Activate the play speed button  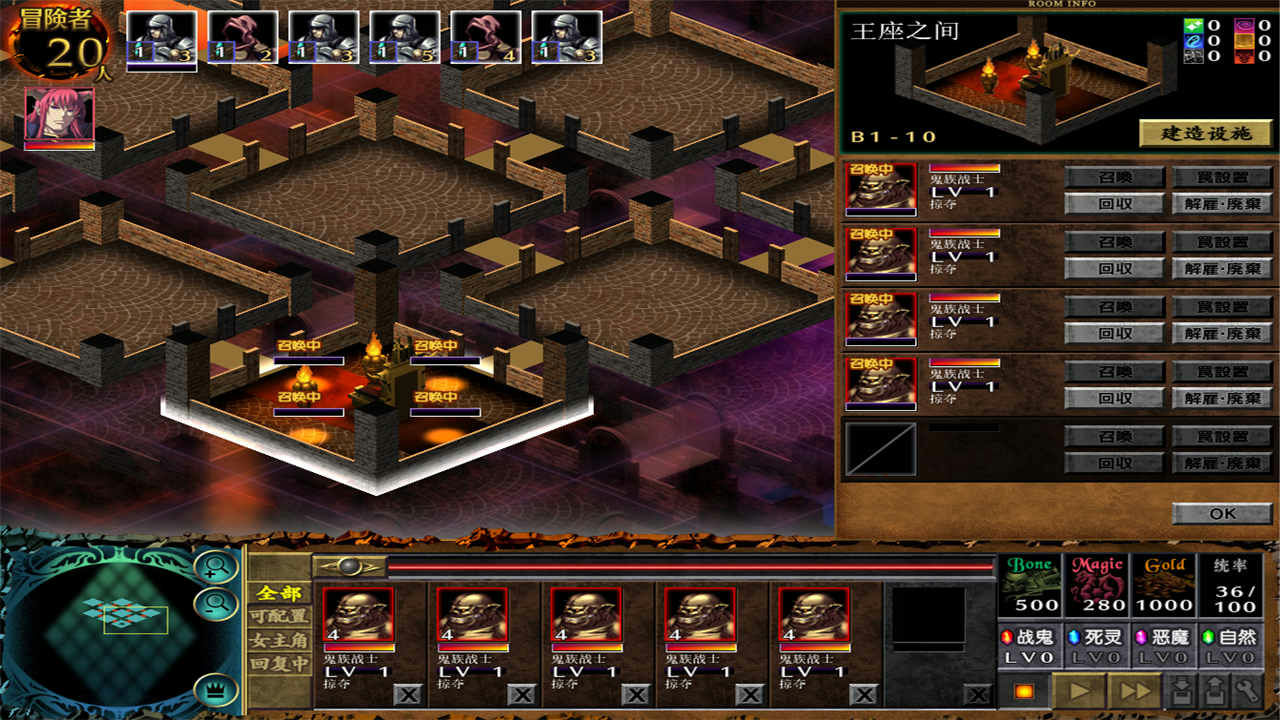click(1079, 691)
